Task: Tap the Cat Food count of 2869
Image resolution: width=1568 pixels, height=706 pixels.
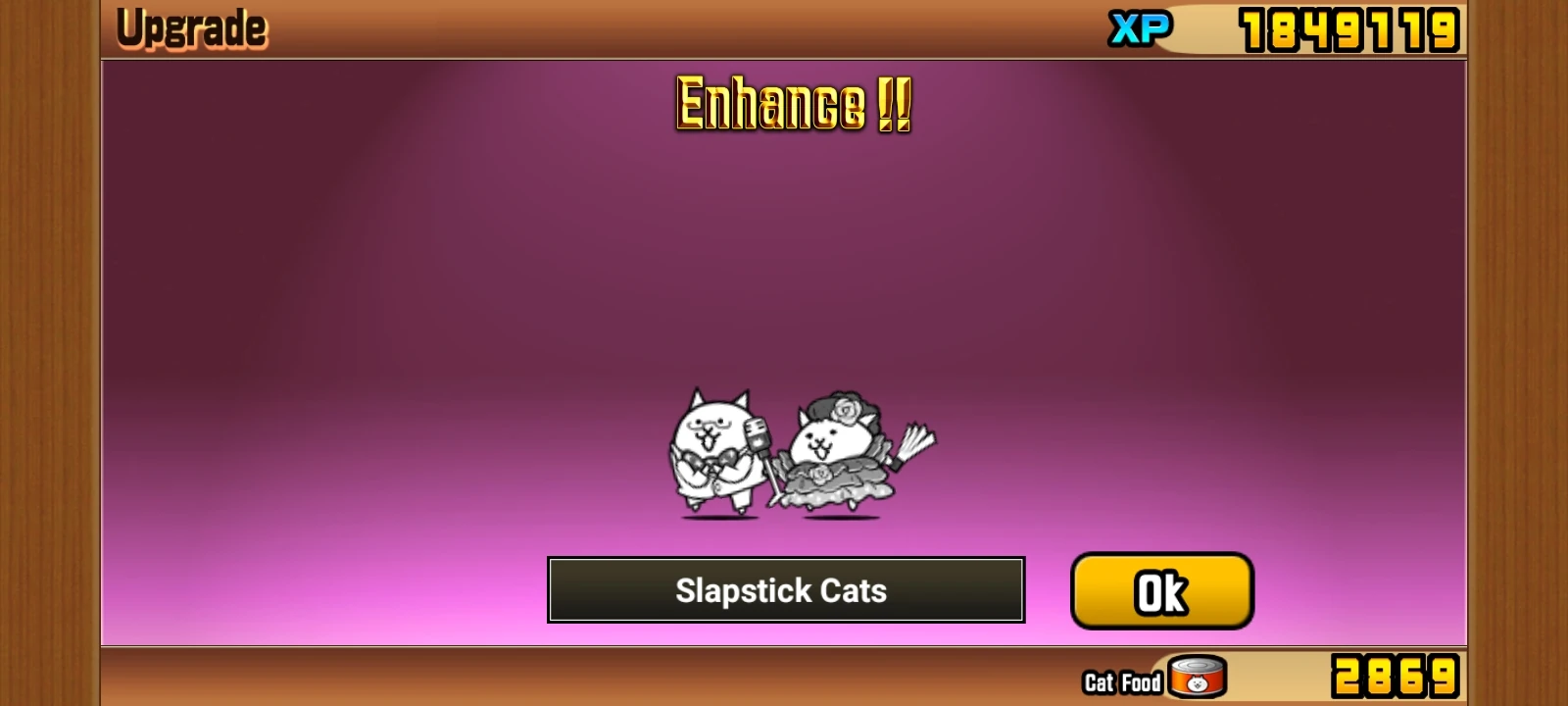Action: click(1396, 675)
